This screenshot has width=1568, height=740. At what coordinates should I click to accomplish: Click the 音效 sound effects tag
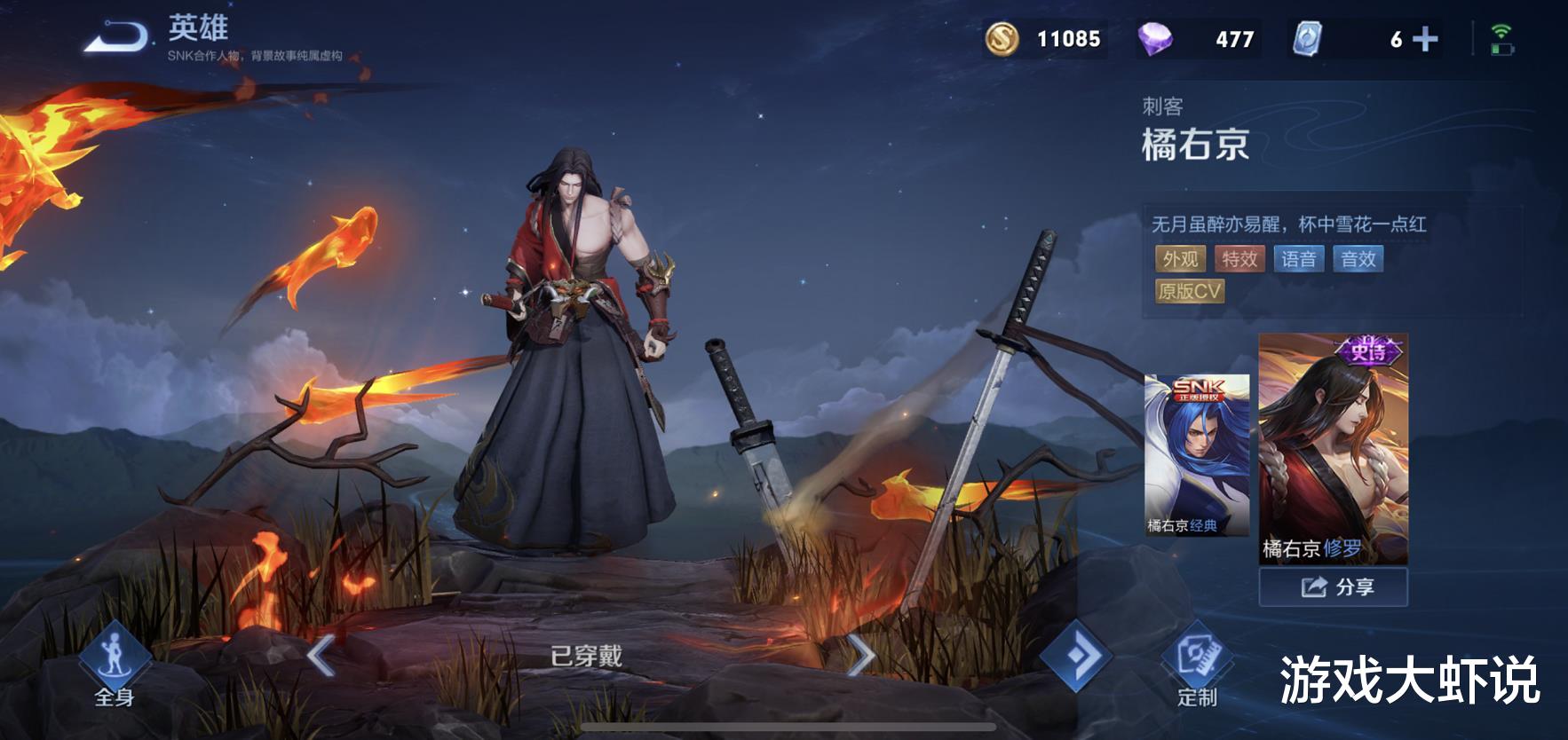click(x=1358, y=259)
